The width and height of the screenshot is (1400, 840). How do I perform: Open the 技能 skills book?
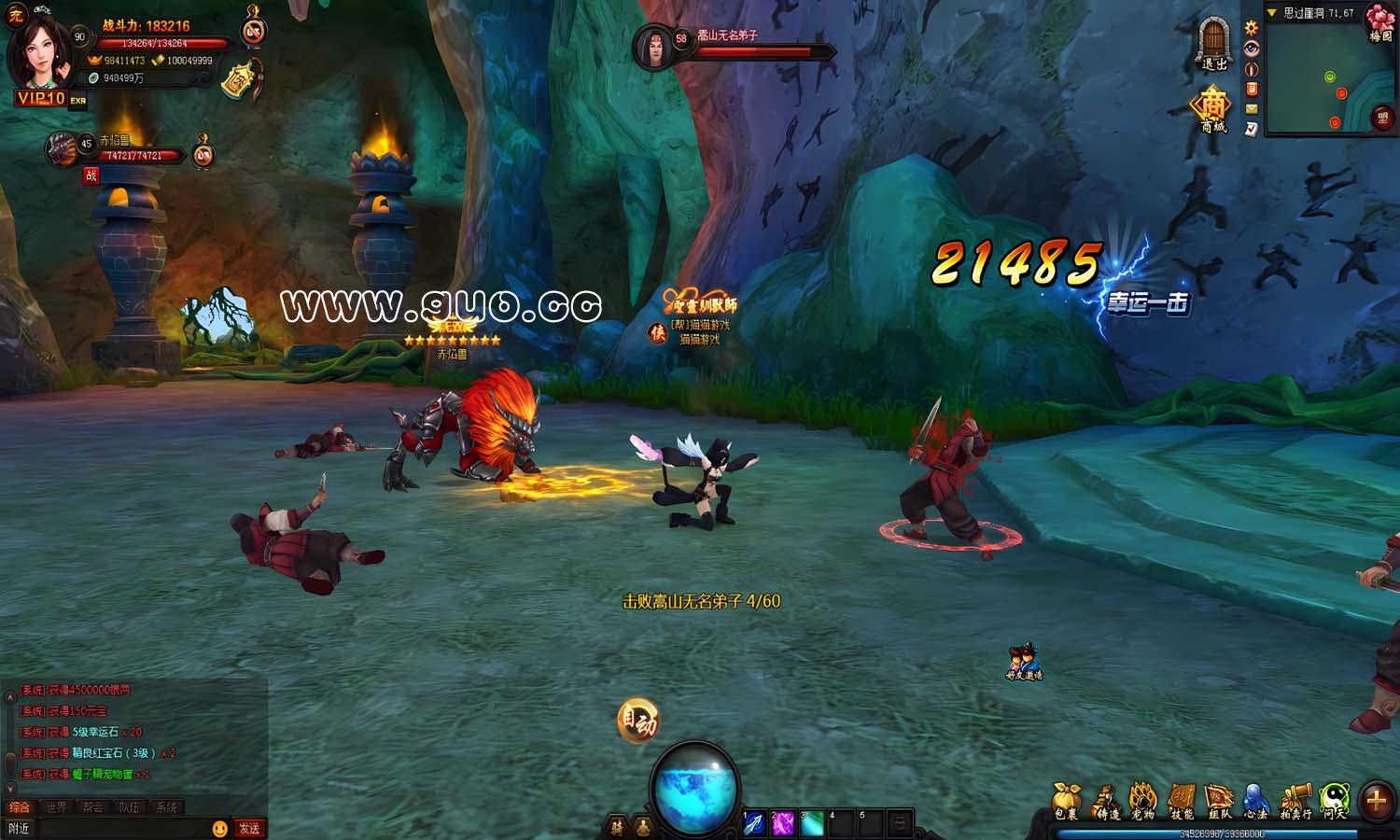(x=1182, y=801)
